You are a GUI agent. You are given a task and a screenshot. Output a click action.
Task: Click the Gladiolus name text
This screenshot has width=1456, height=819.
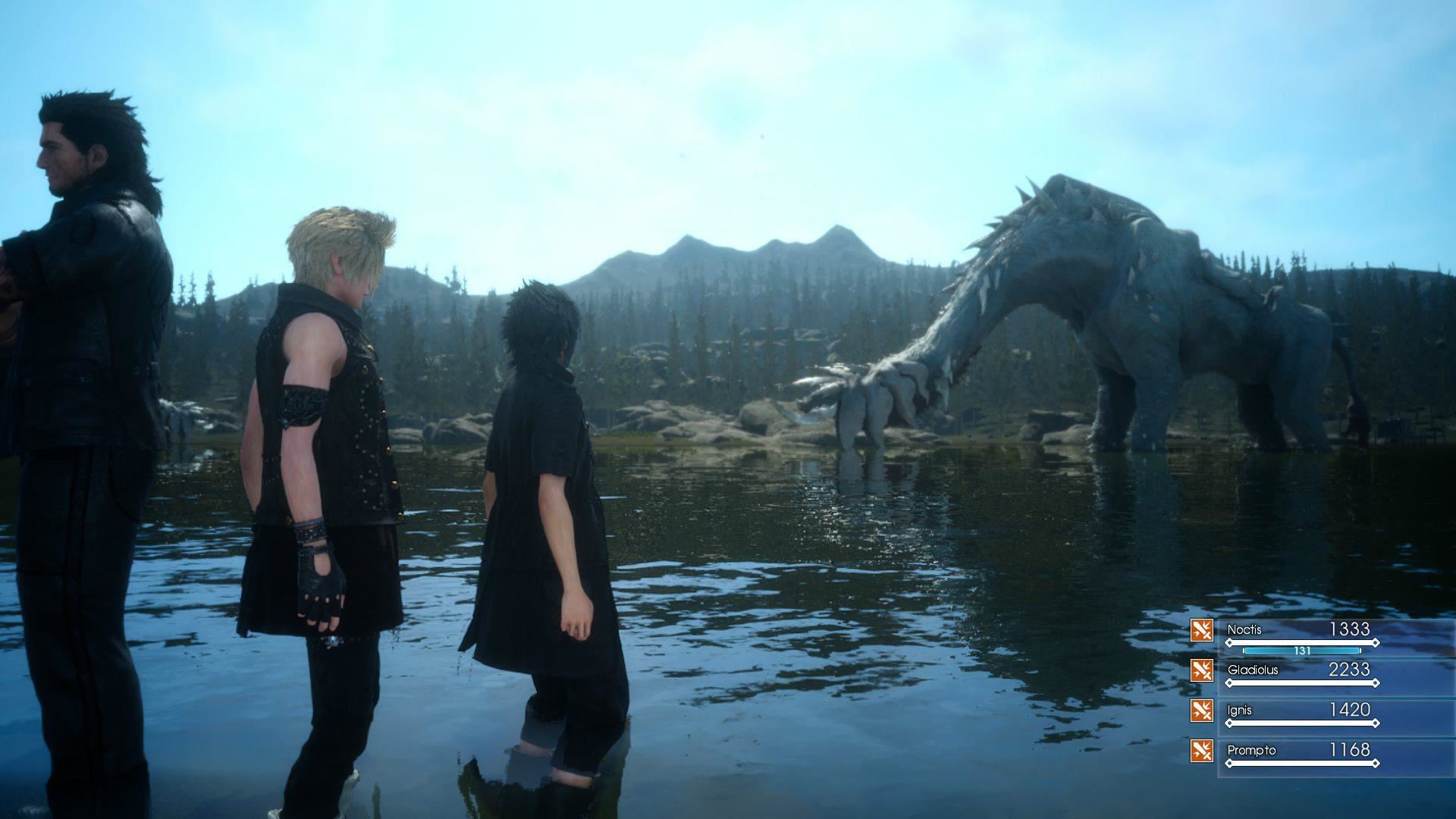pyautogui.click(x=1253, y=670)
